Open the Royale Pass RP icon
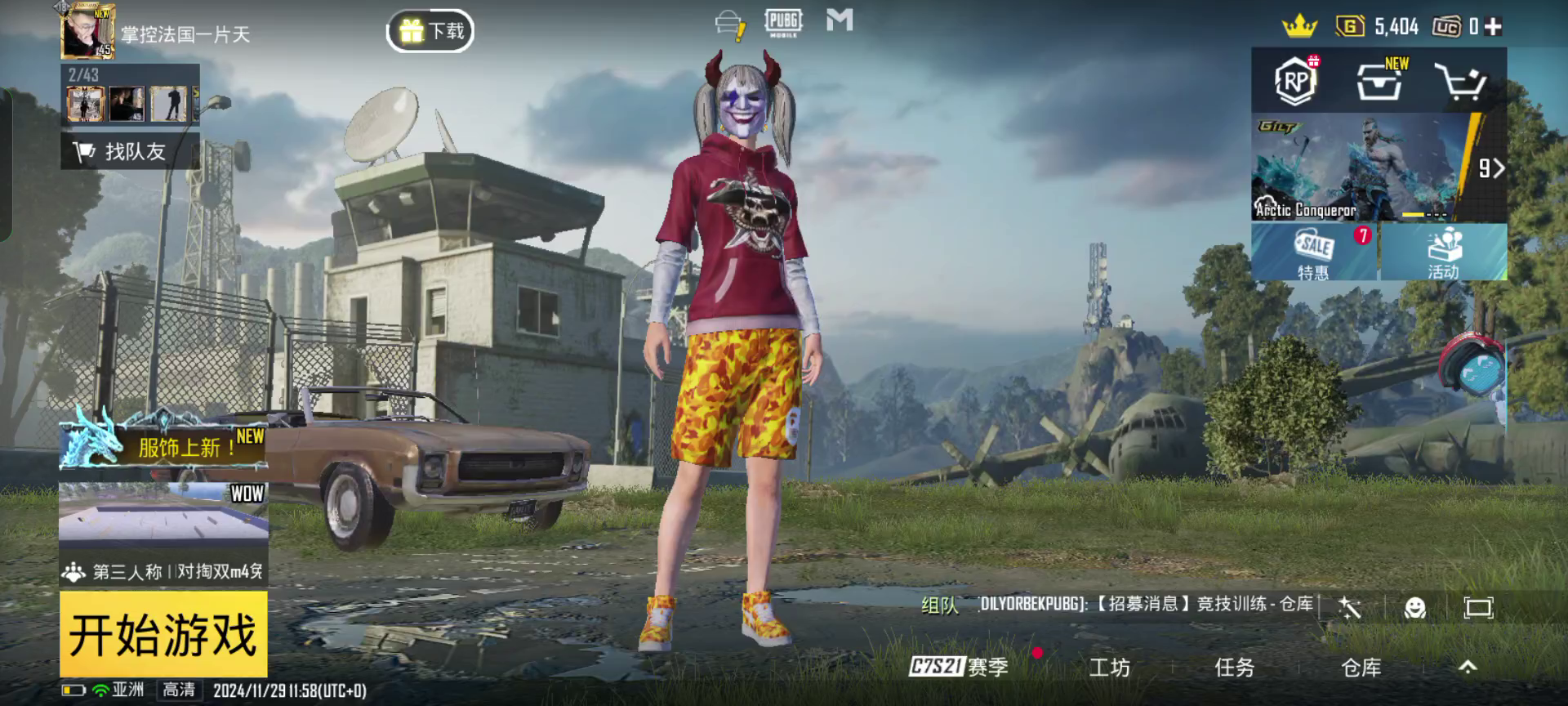1568x706 pixels. coord(1295,81)
